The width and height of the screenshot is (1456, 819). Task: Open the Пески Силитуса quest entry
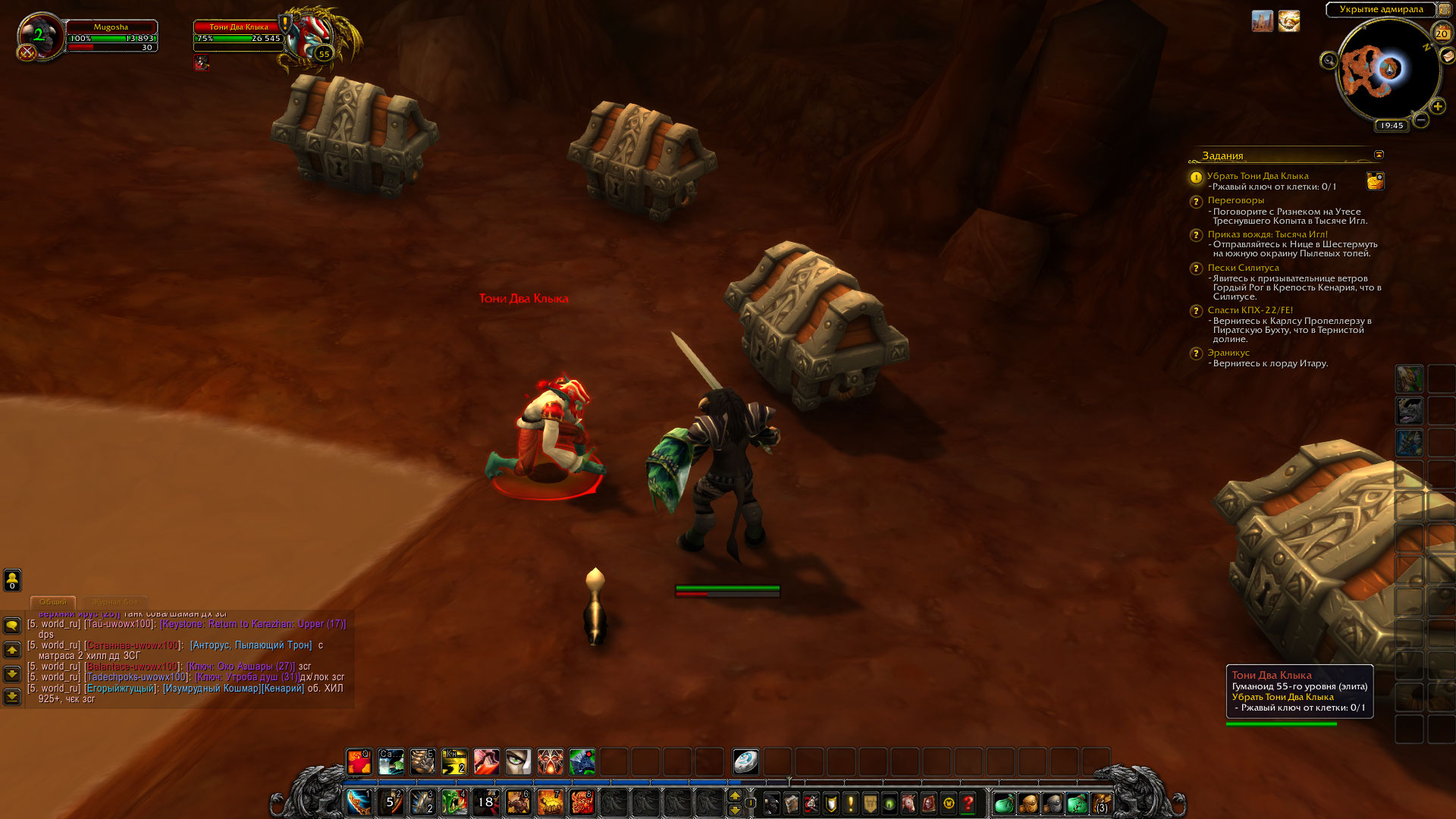tap(1243, 268)
